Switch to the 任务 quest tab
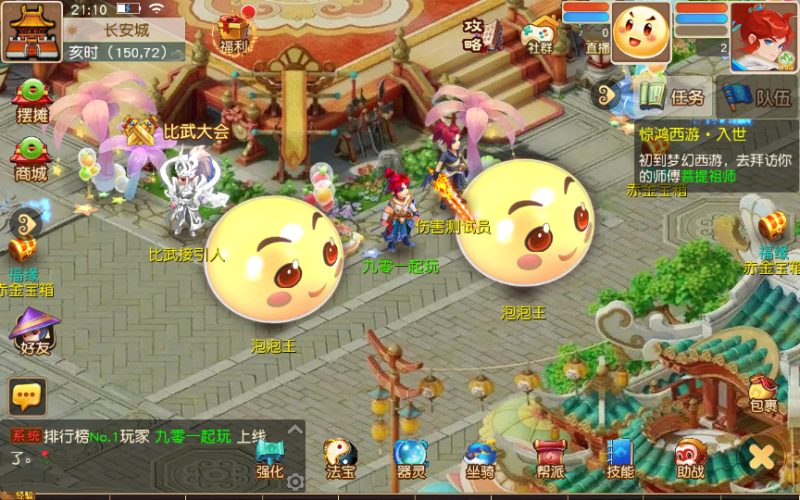The height and width of the screenshot is (500, 800). tap(675, 97)
